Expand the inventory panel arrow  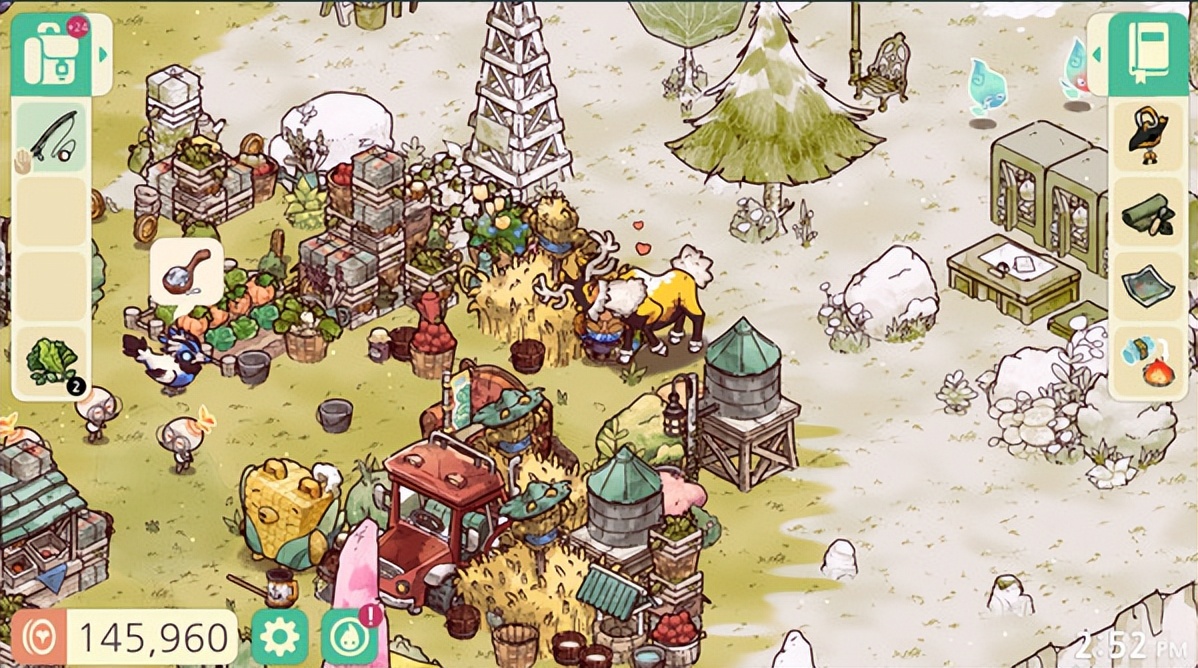(102, 54)
